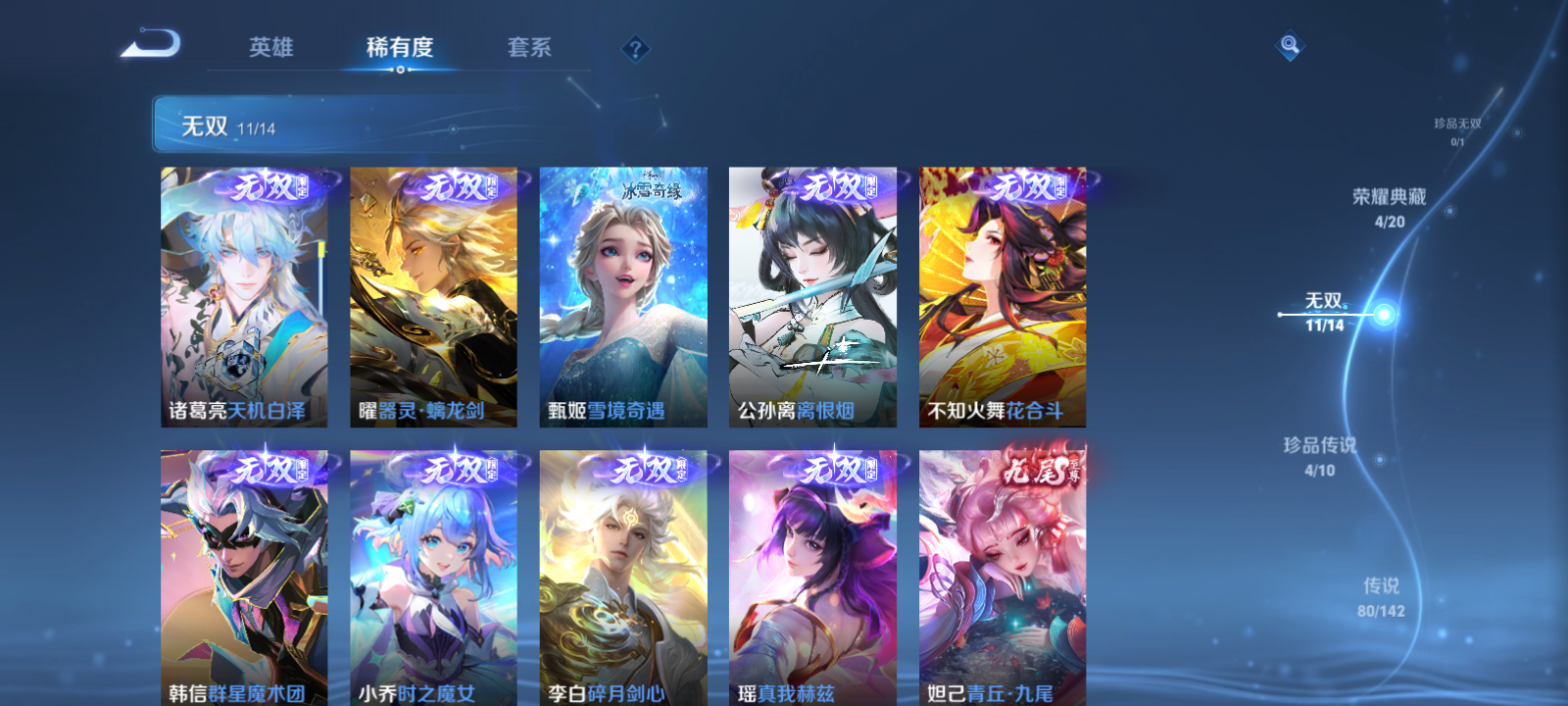
Task: Click the rarity progress line marker
Action: (1280, 315)
